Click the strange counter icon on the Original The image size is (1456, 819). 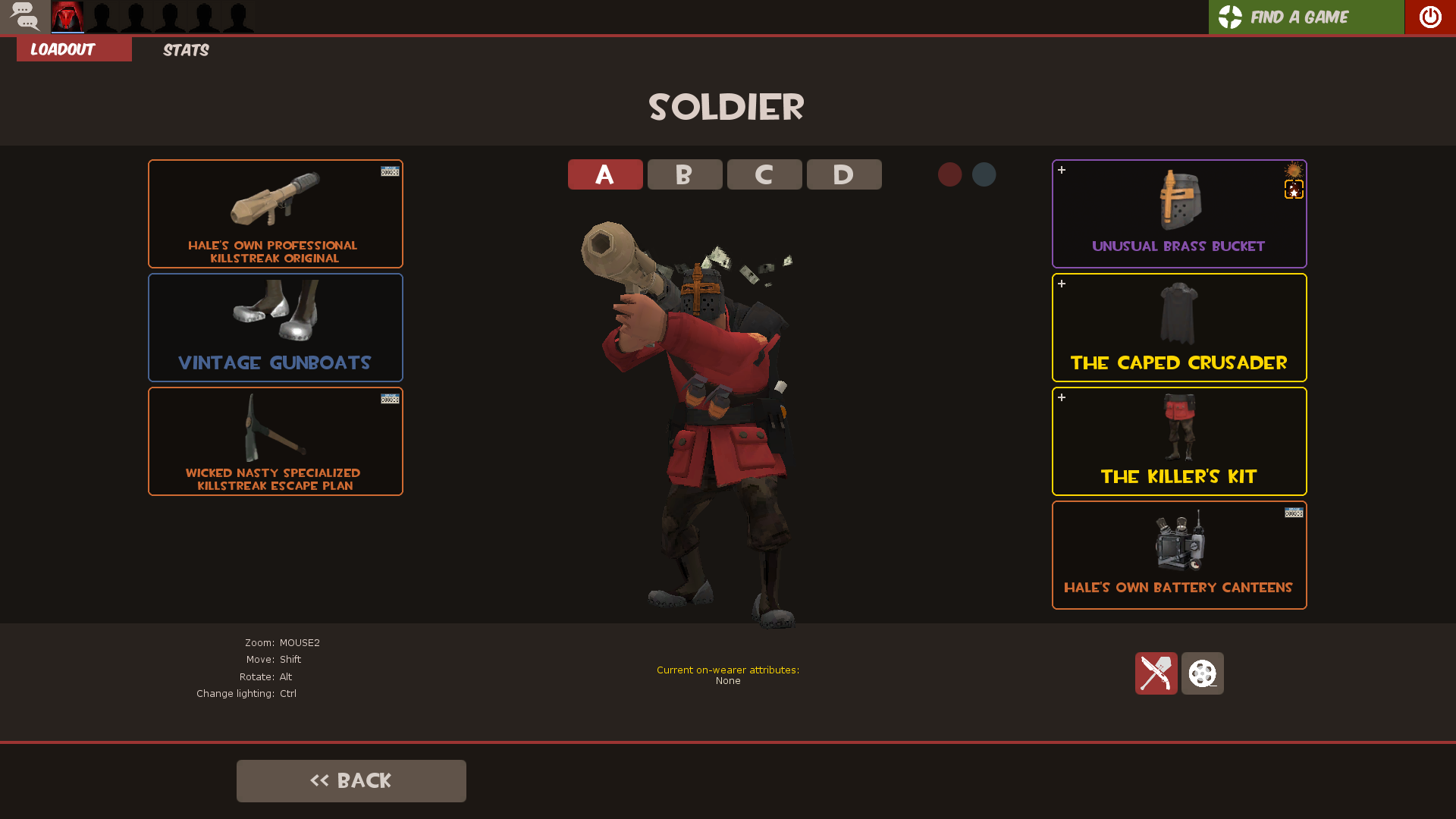pyautogui.click(x=389, y=172)
